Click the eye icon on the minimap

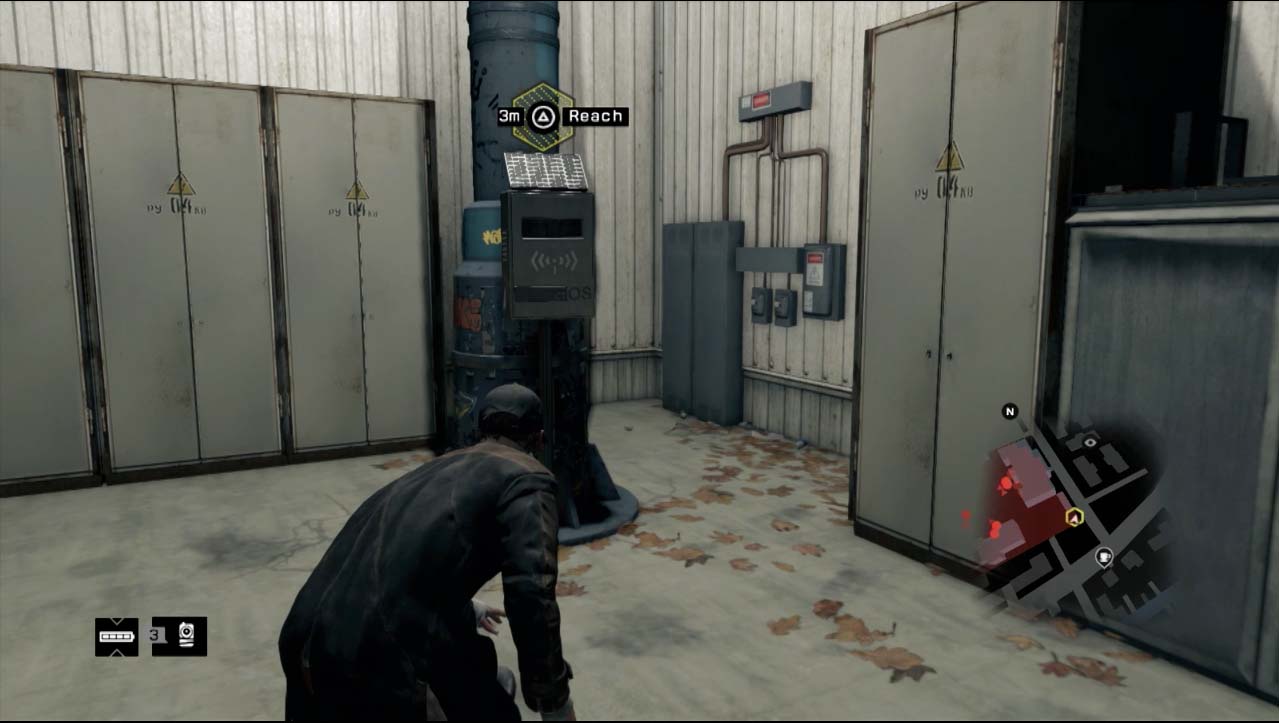point(1089,440)
